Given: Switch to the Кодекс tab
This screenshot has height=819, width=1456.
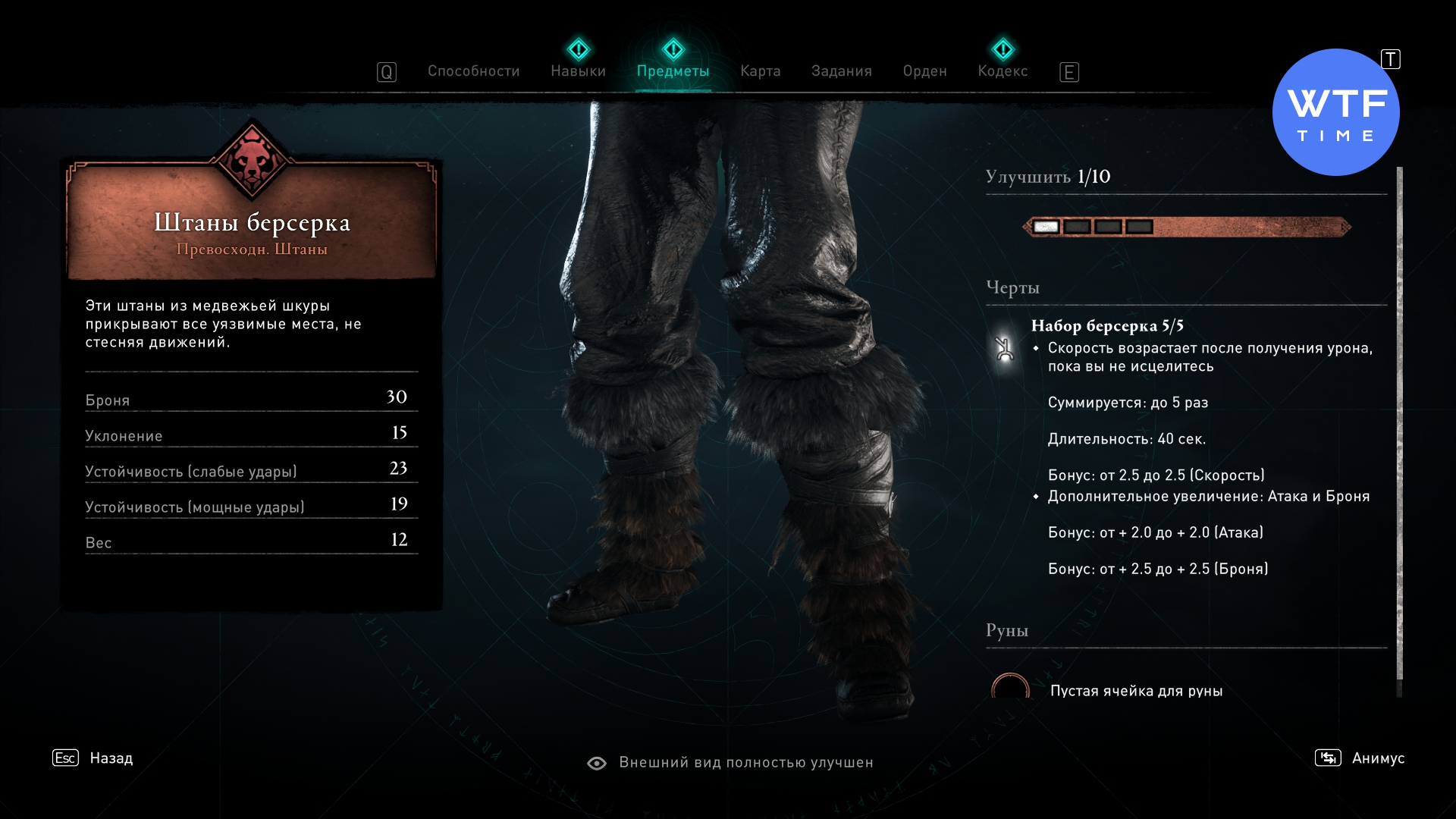Looking at the screenshot, I should coord(1003,71).
